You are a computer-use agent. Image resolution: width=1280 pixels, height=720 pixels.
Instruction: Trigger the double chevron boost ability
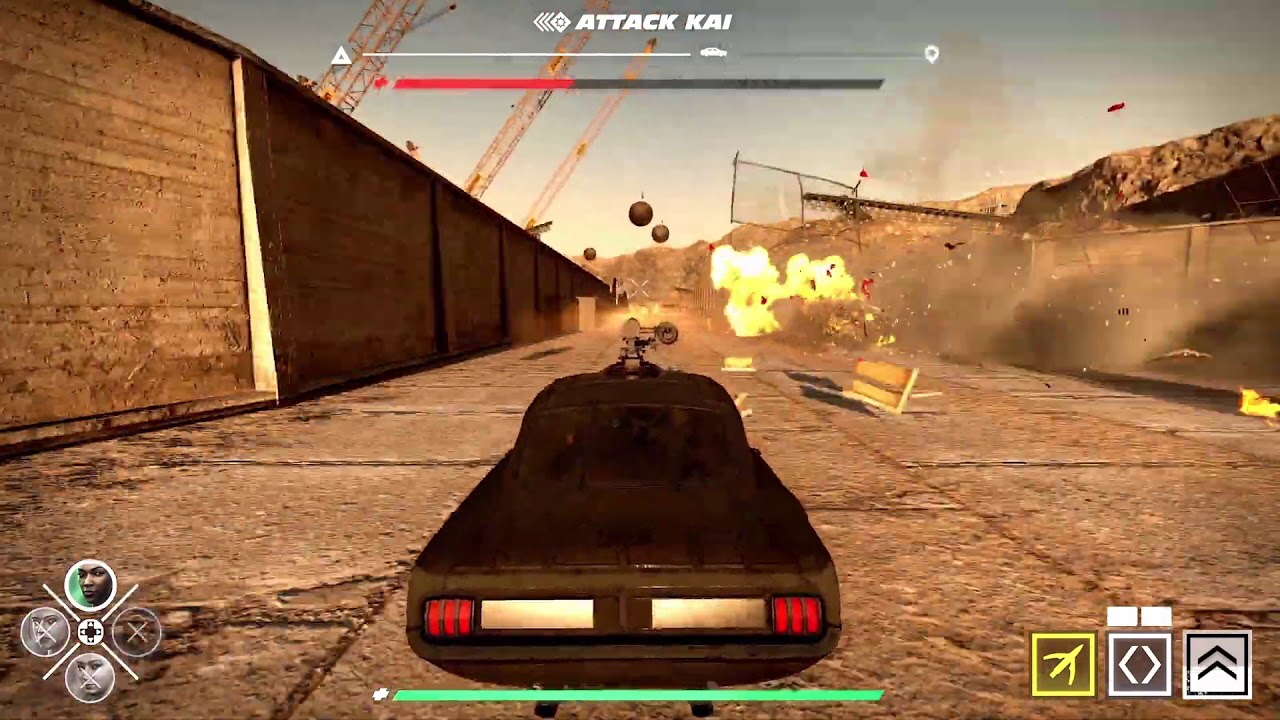1217,664
